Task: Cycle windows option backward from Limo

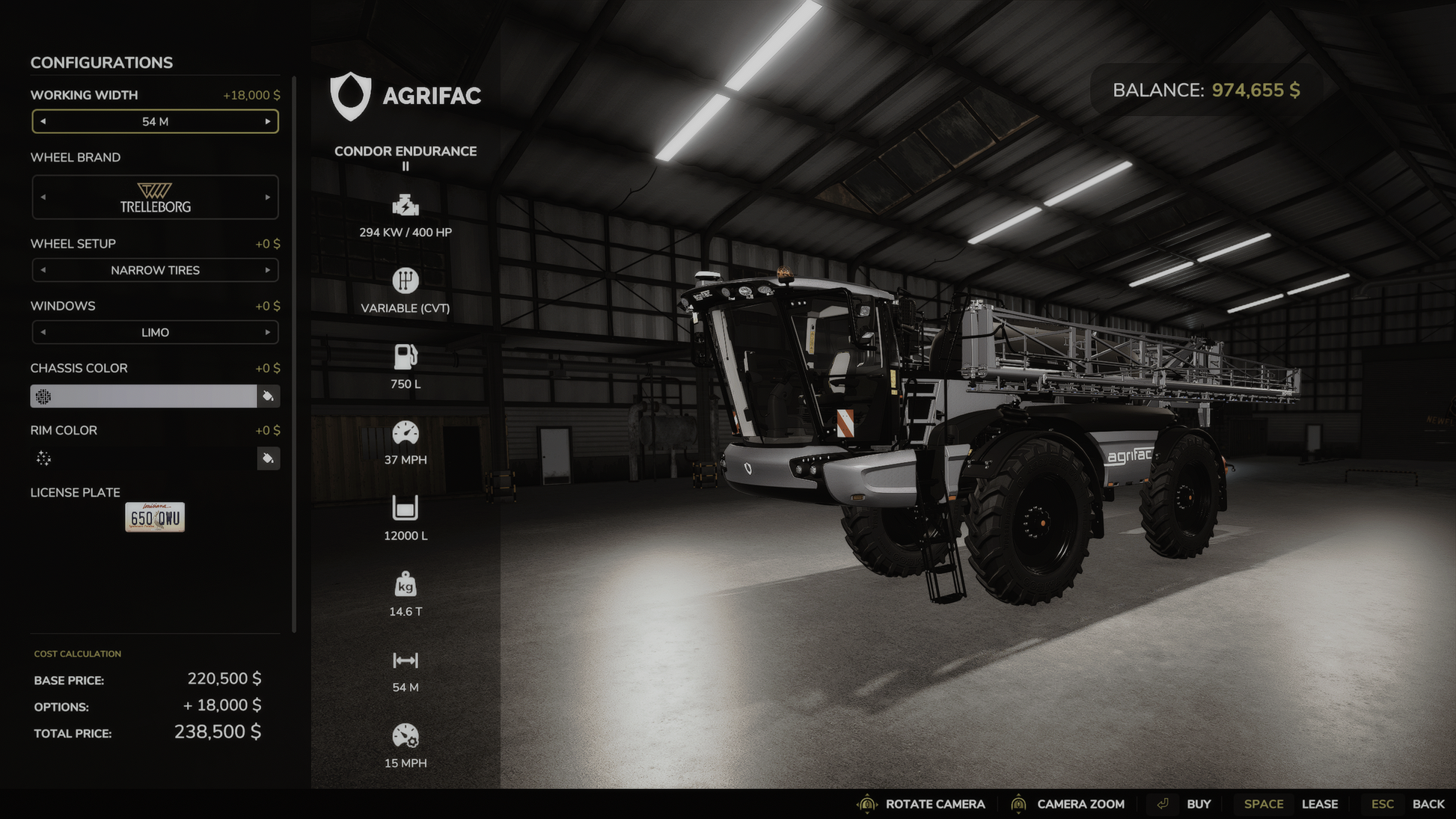Action: click(43, 332)
